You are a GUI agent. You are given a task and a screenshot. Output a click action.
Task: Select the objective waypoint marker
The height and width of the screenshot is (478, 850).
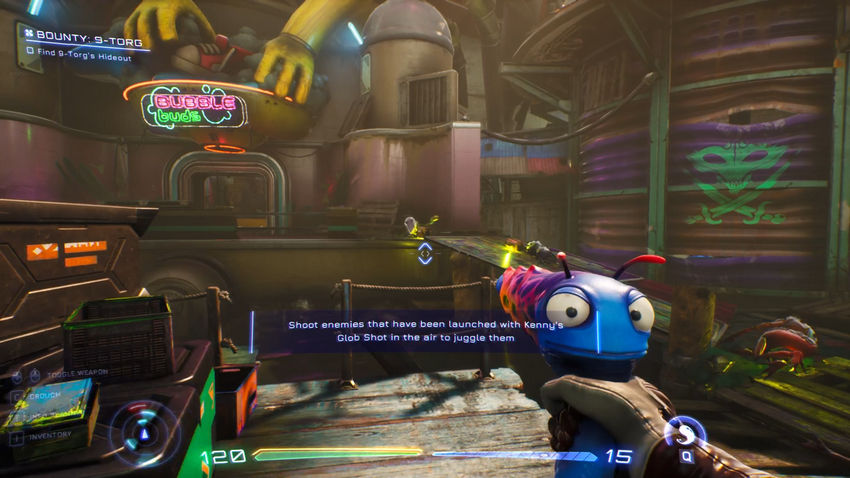coord(425,253)
